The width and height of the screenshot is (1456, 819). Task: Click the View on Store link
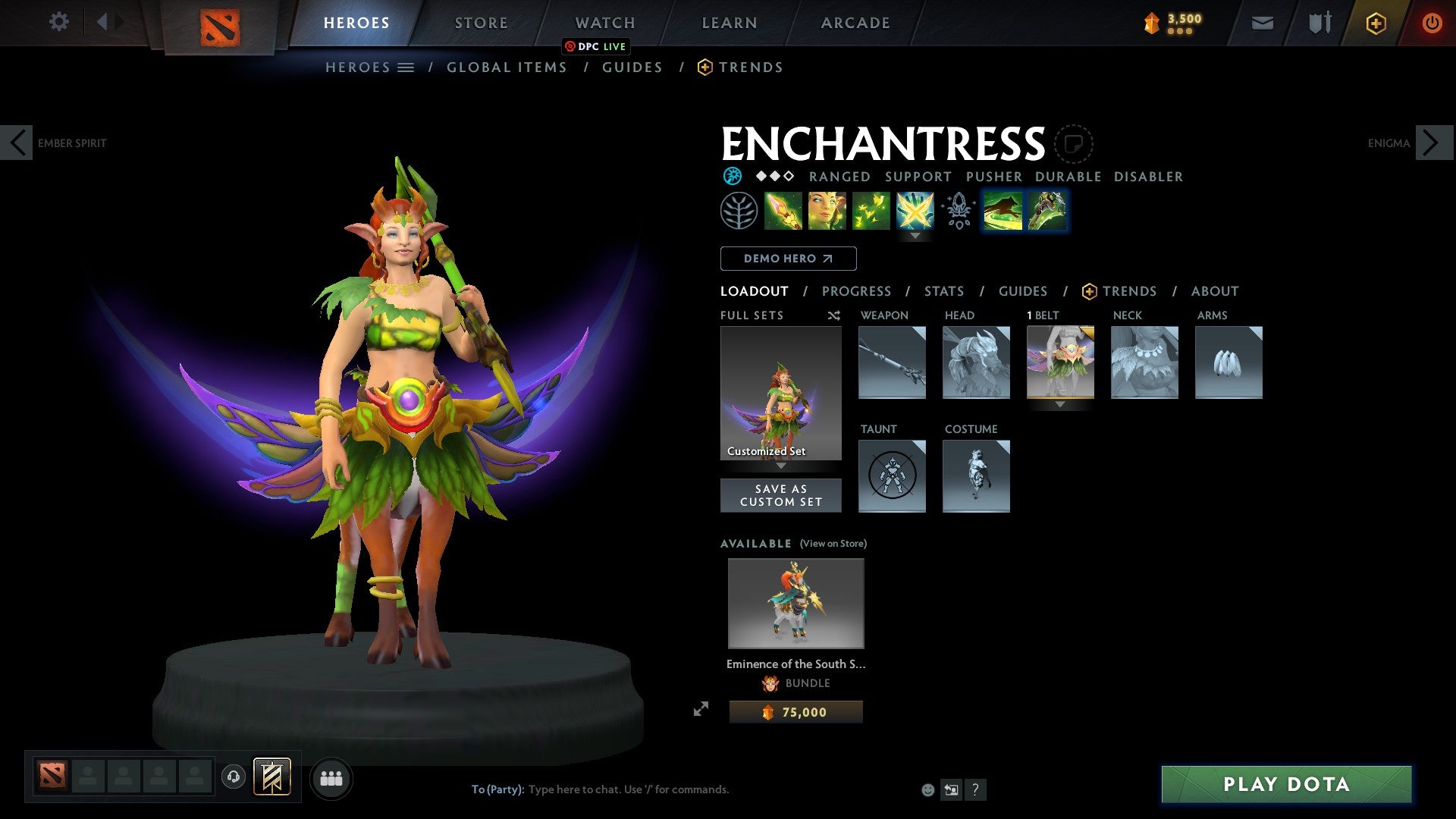coord(833,544)
